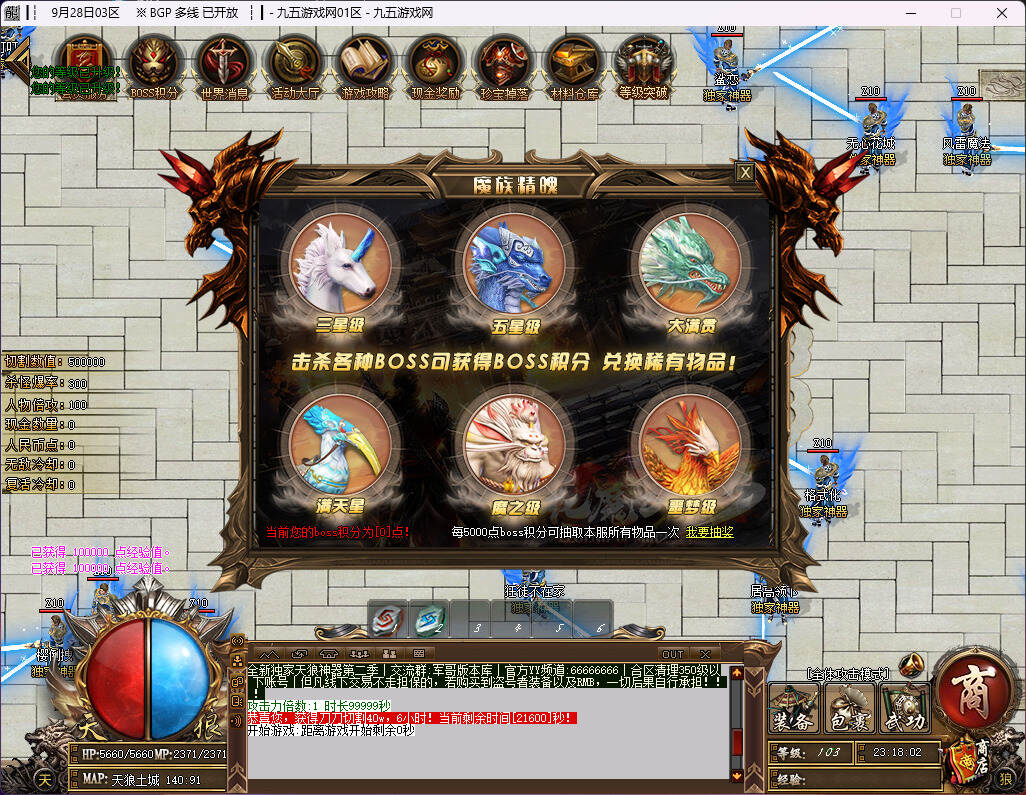This screenshot has width=1026, height=795.
Task: Open the 珍宝掉落 treasure drops list
Action: click(504, 67)
